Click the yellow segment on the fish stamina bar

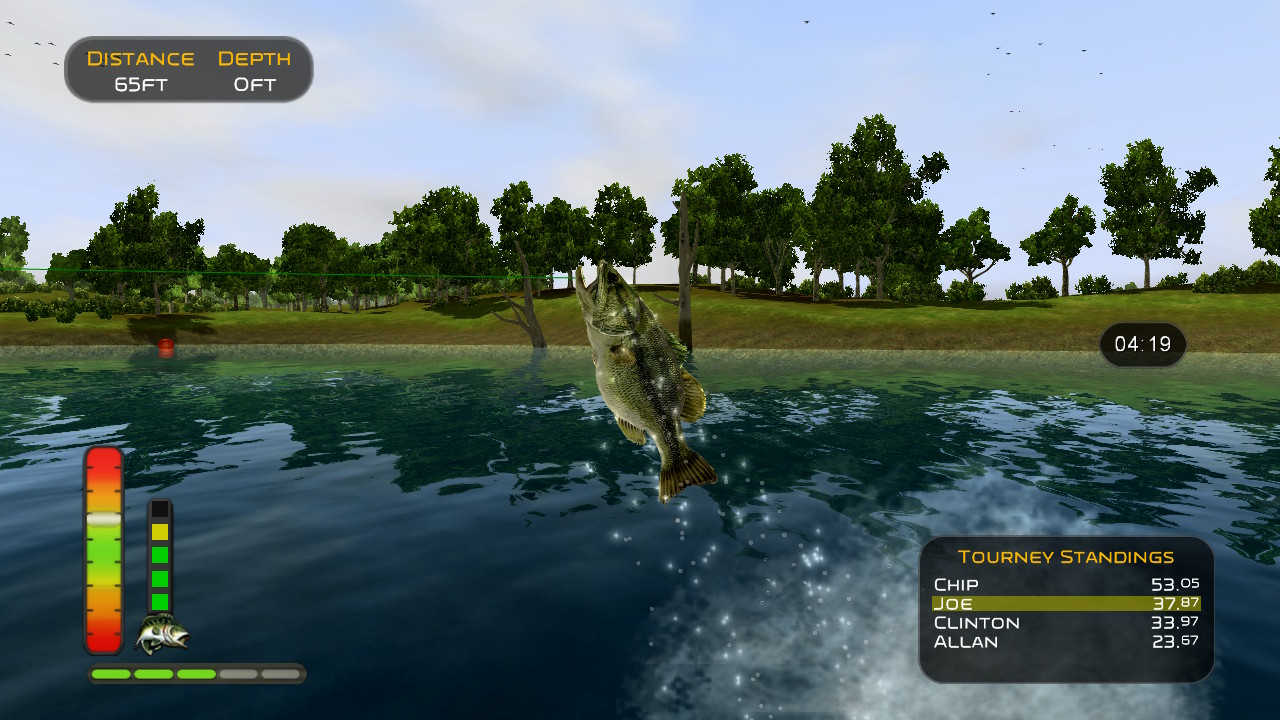(158, 532)
